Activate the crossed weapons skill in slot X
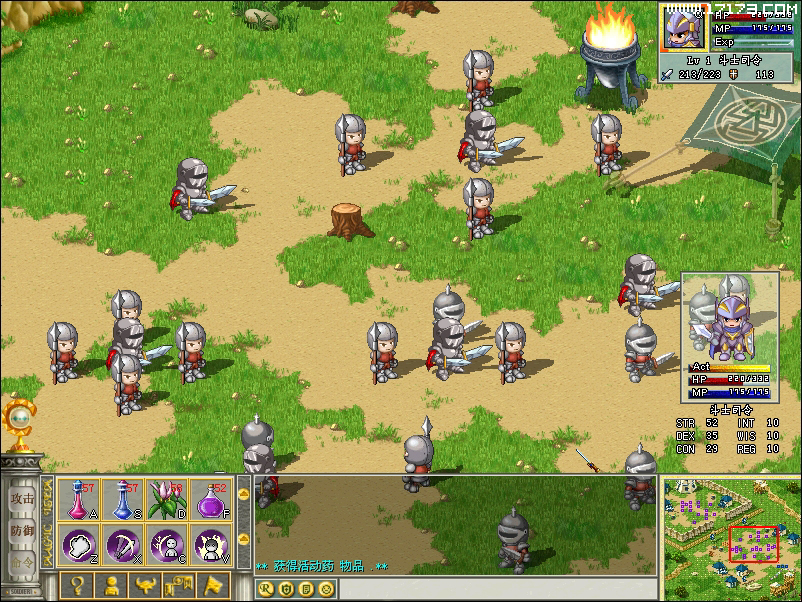Viewport: 802px width, 602px height. coord(123,545)
